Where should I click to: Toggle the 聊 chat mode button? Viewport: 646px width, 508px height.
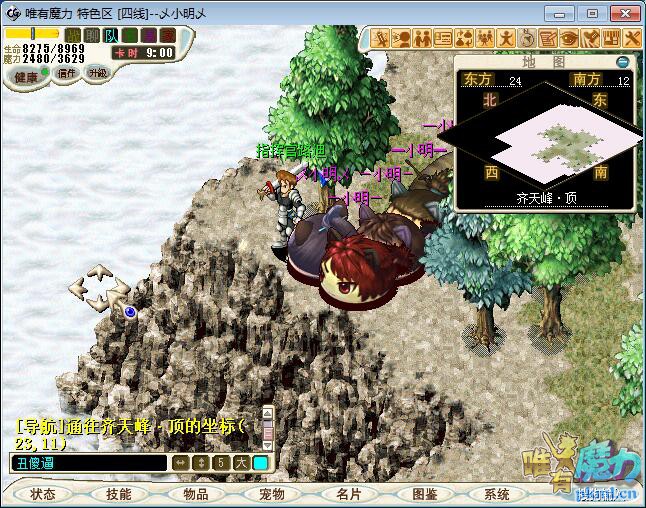(x=92, y=35)
